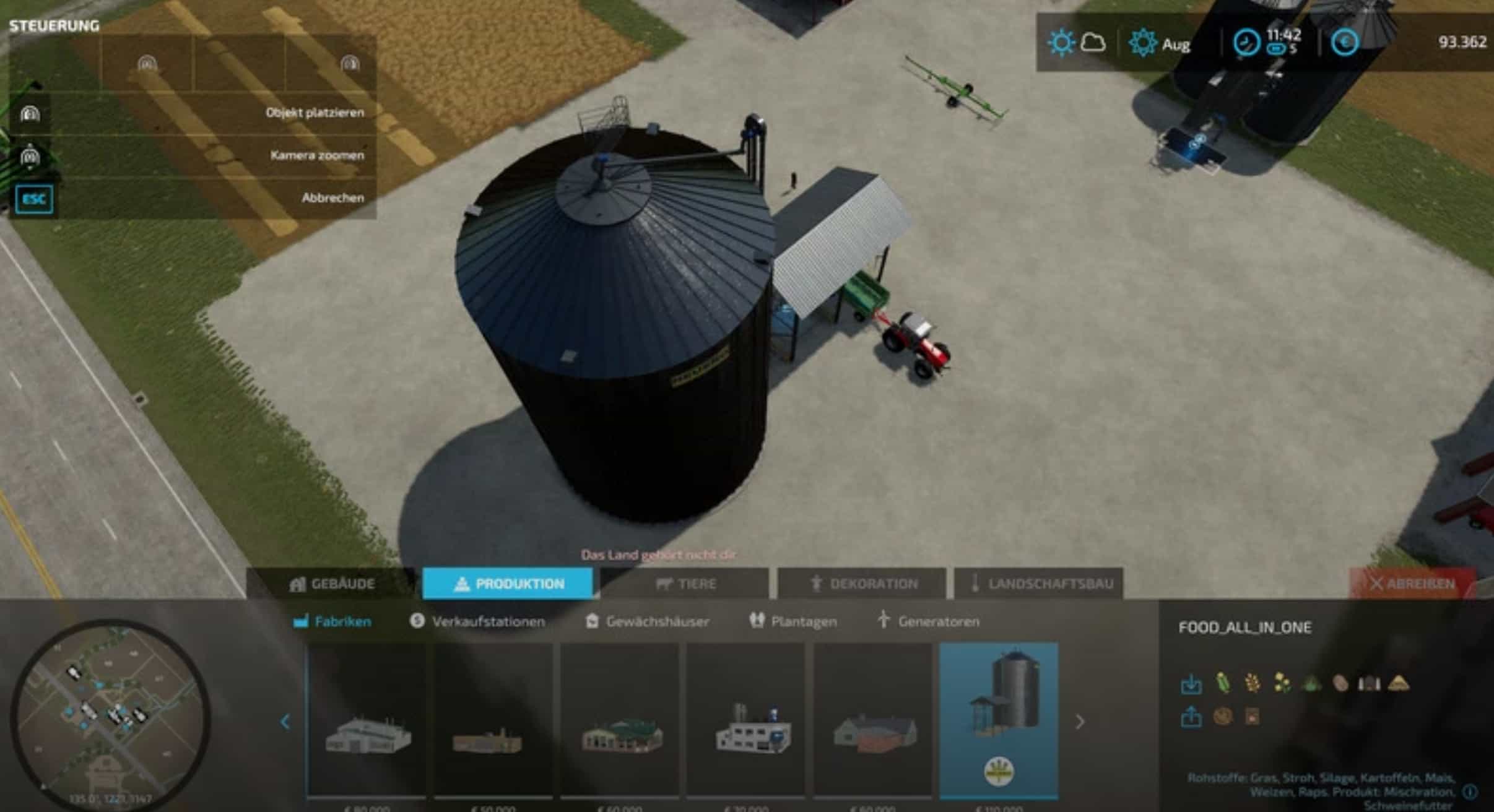This screenshot has width=1494, height=812.
Task: Select the highlighted silo production thumbnail
Action: [999, 722]
